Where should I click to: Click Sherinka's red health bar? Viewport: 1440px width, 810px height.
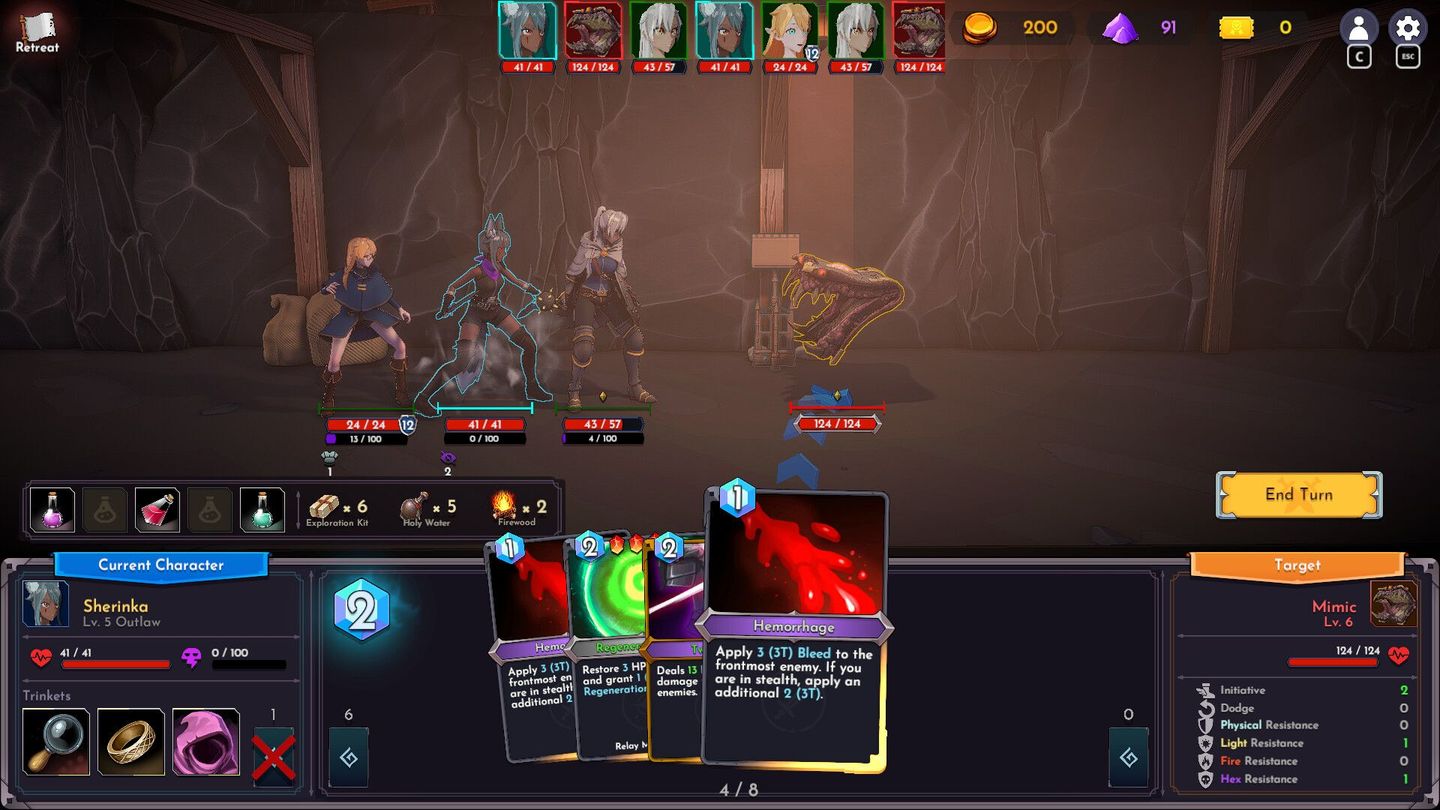pos(115,663)
